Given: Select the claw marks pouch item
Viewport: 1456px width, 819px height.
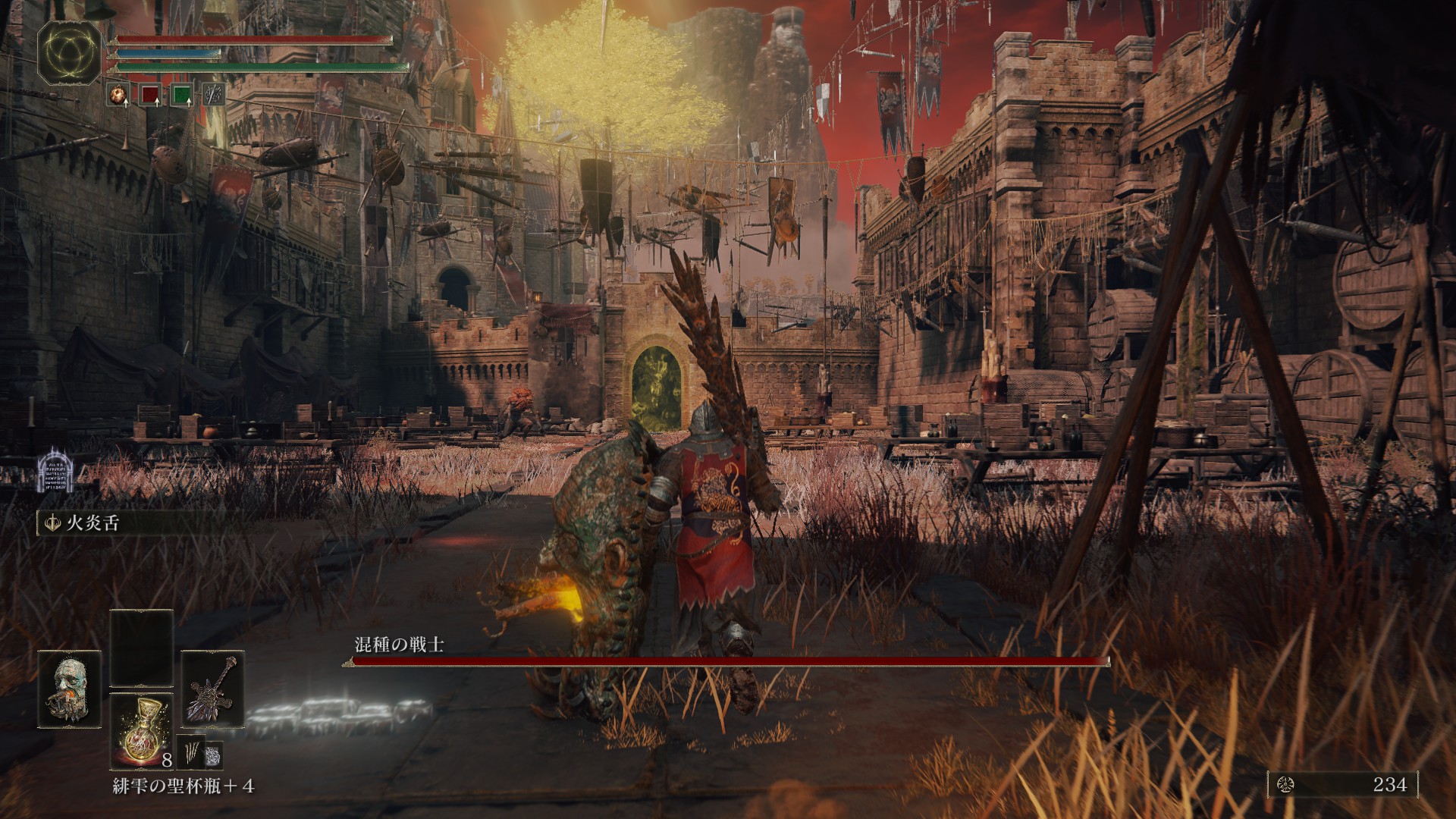Looking at the screenshot, I should pos(191,753).
